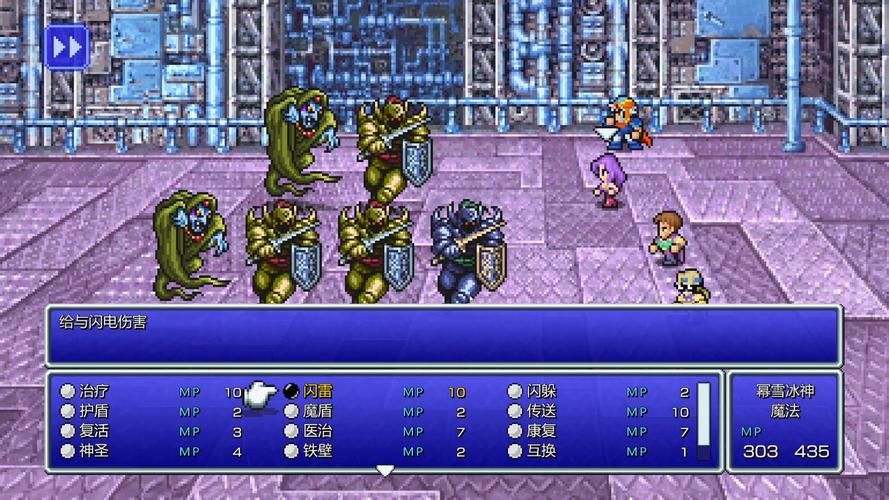Image resolution: width=889 pixels, height=500 pixels.
Task: Choose the highlighted 闪雷 spell
Action: [x=318, y=392]
